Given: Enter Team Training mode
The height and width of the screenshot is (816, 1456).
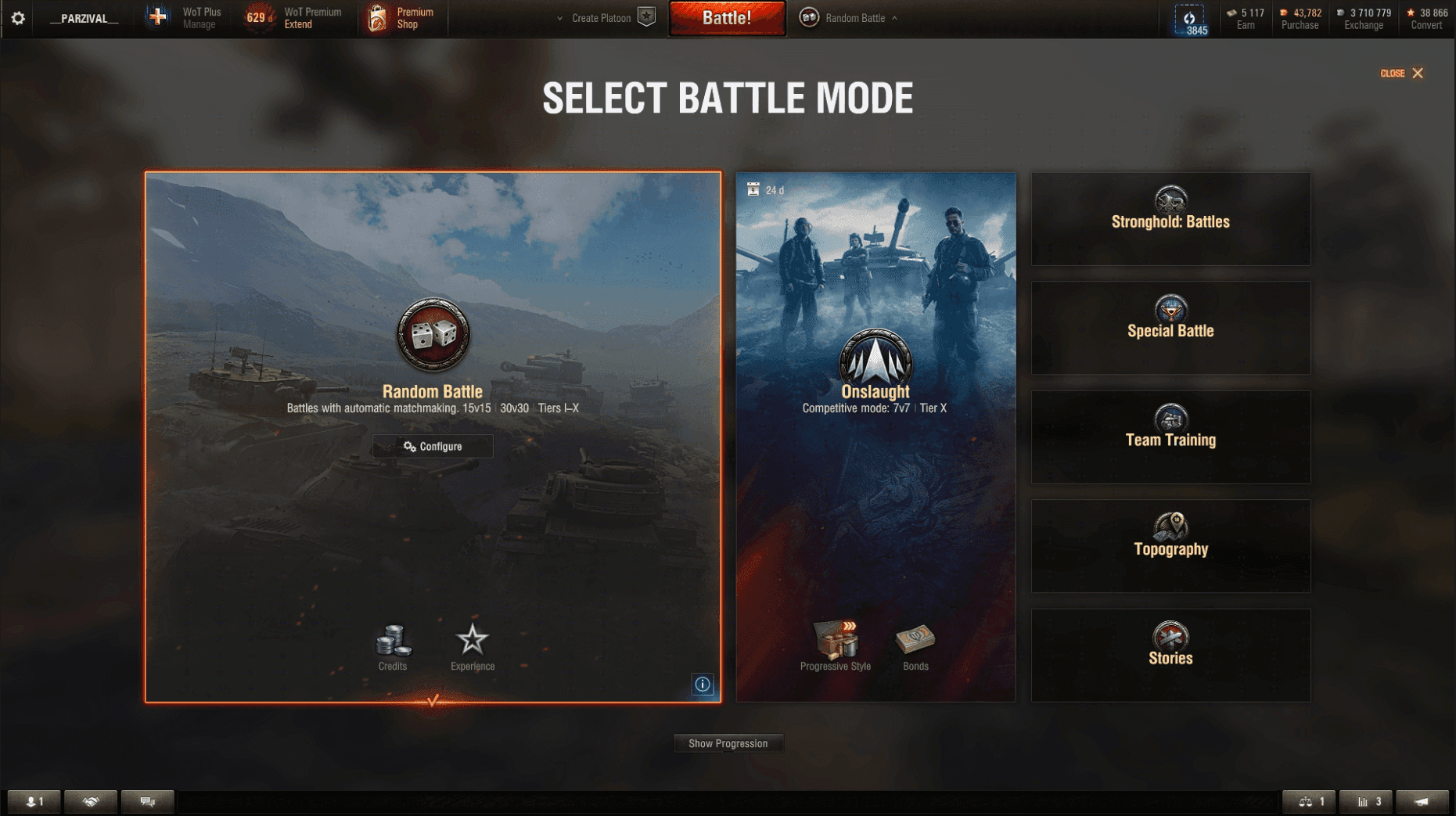Looking at the screenshot, I should coord(1170,437).
